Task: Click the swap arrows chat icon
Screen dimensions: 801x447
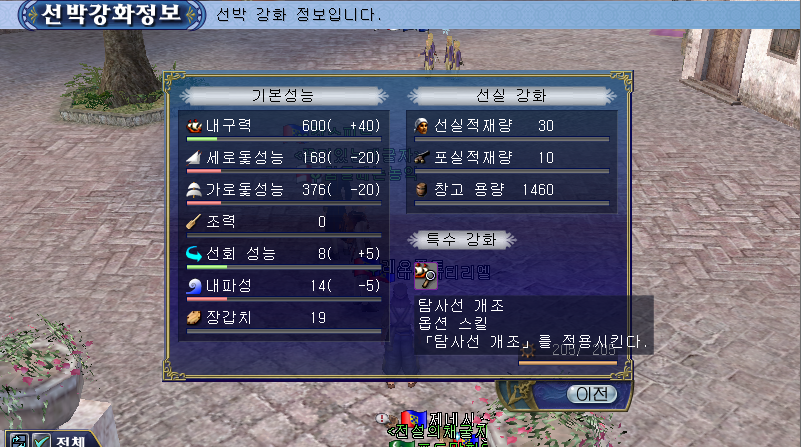Action: coord(17,440)
